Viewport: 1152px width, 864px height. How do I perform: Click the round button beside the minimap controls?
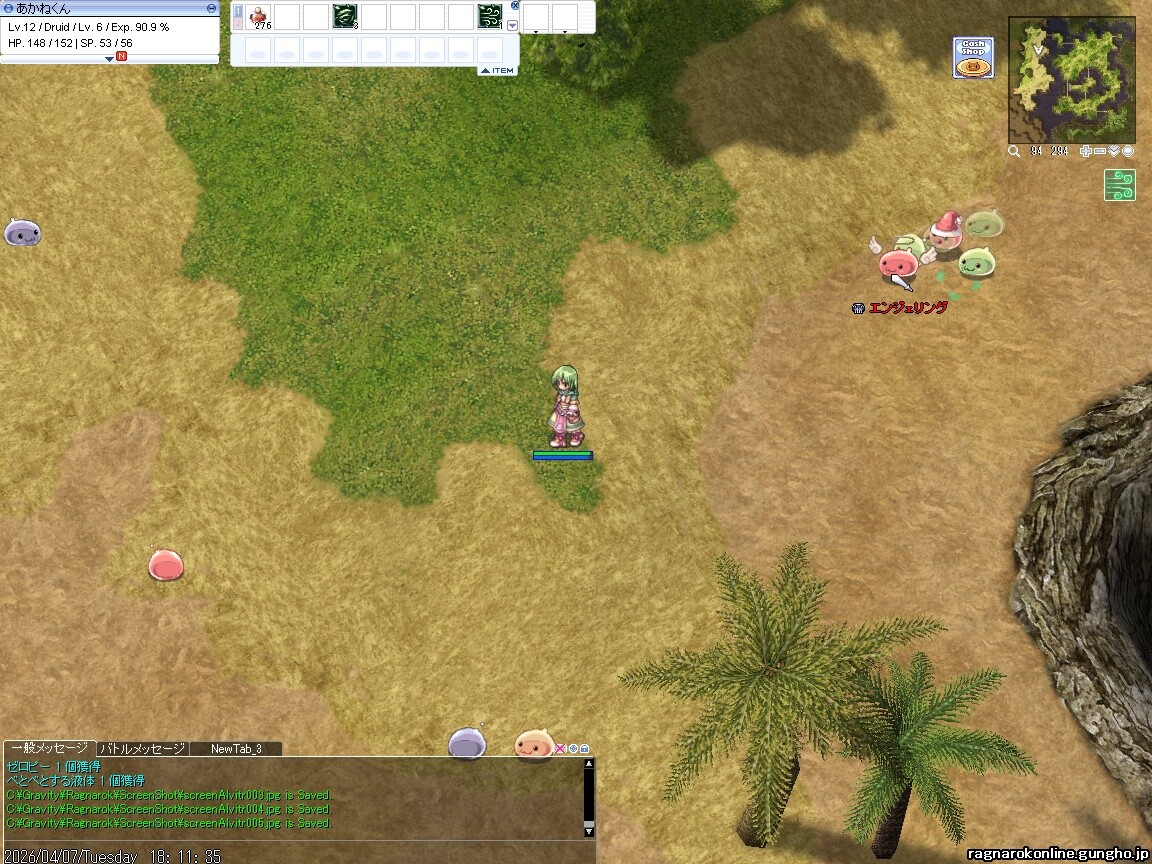(1128, 151)
